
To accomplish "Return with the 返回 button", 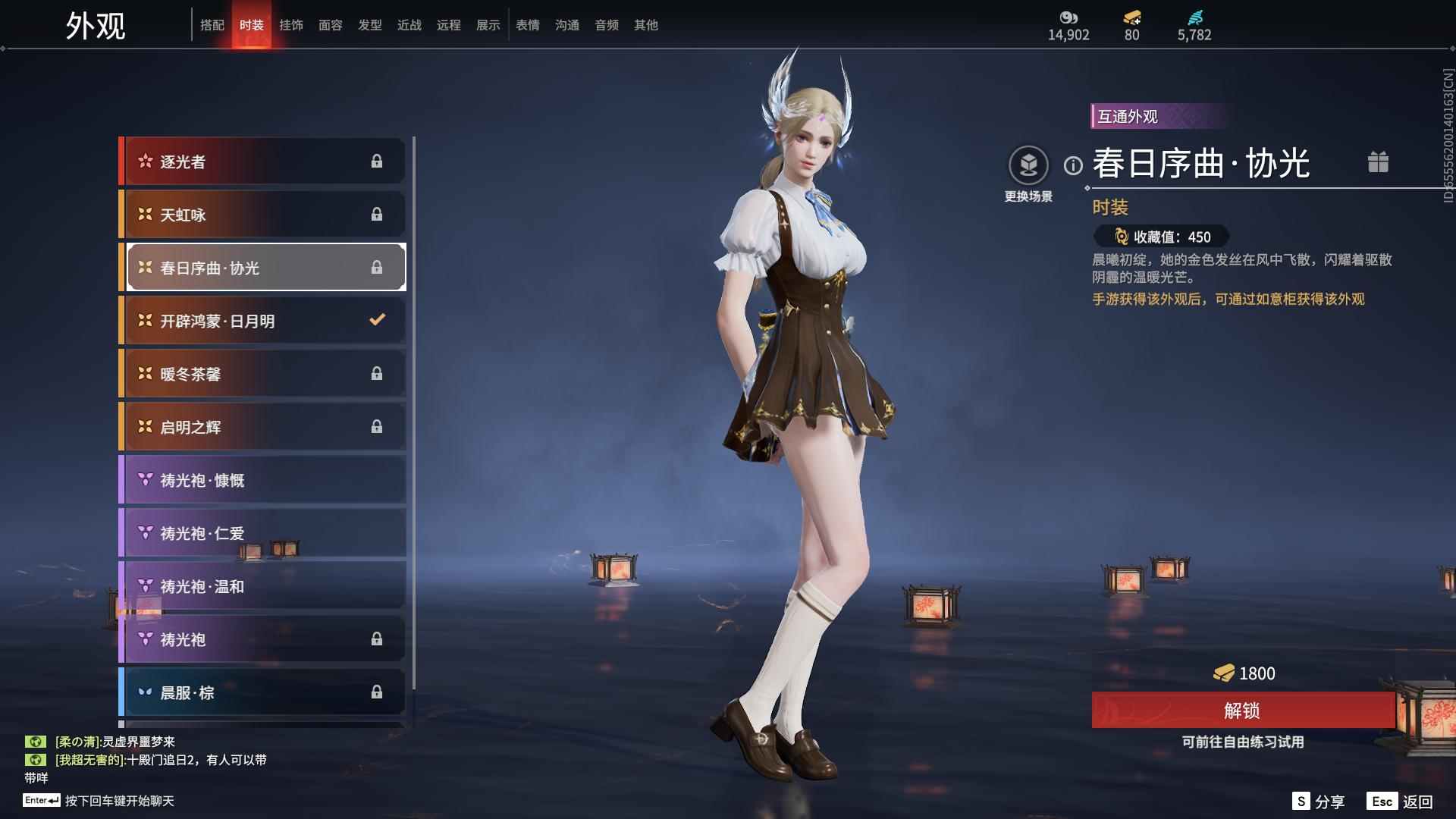I will [1401, 802].
